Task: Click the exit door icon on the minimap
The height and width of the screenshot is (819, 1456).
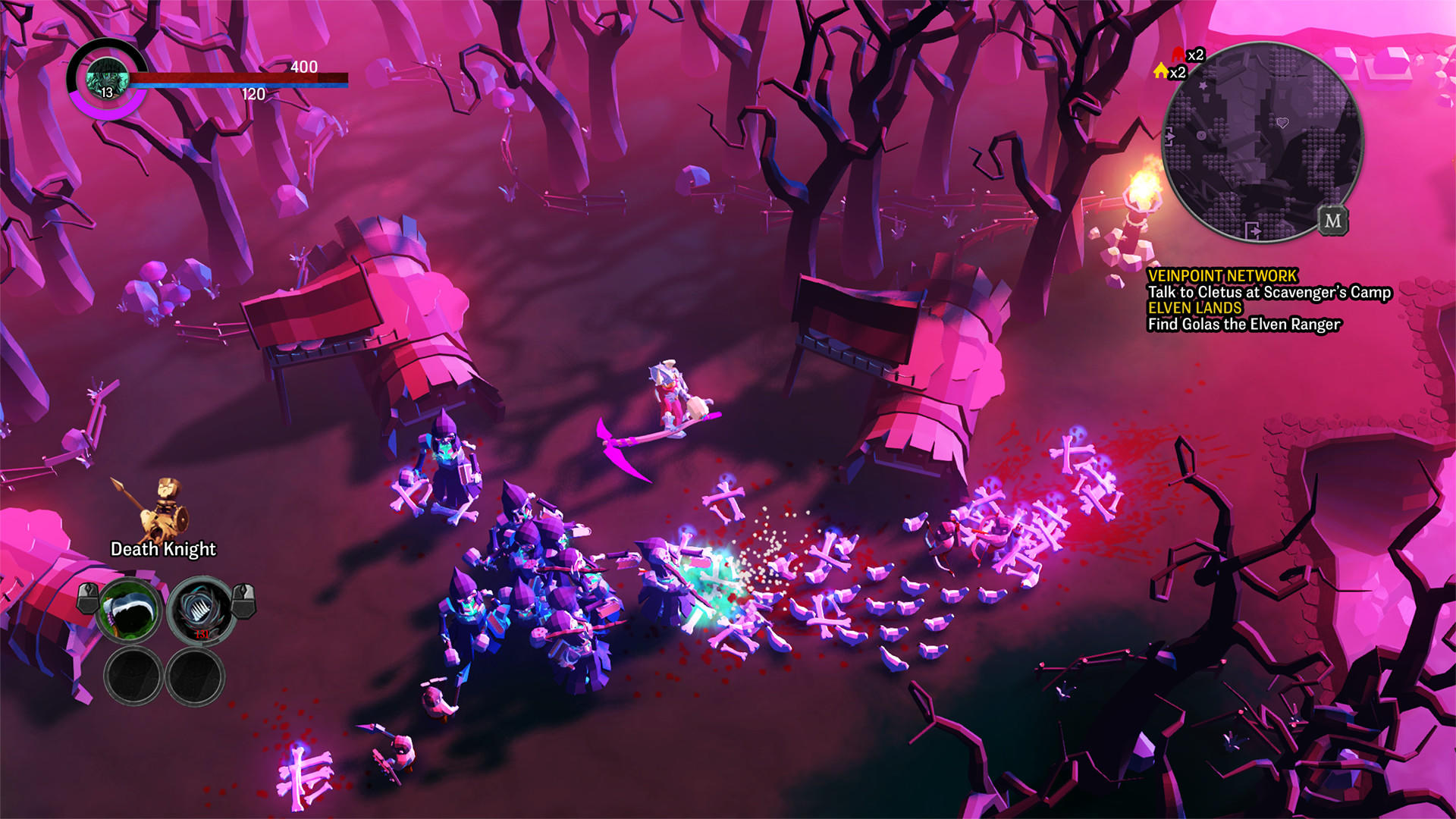Action: point(1253,229)
